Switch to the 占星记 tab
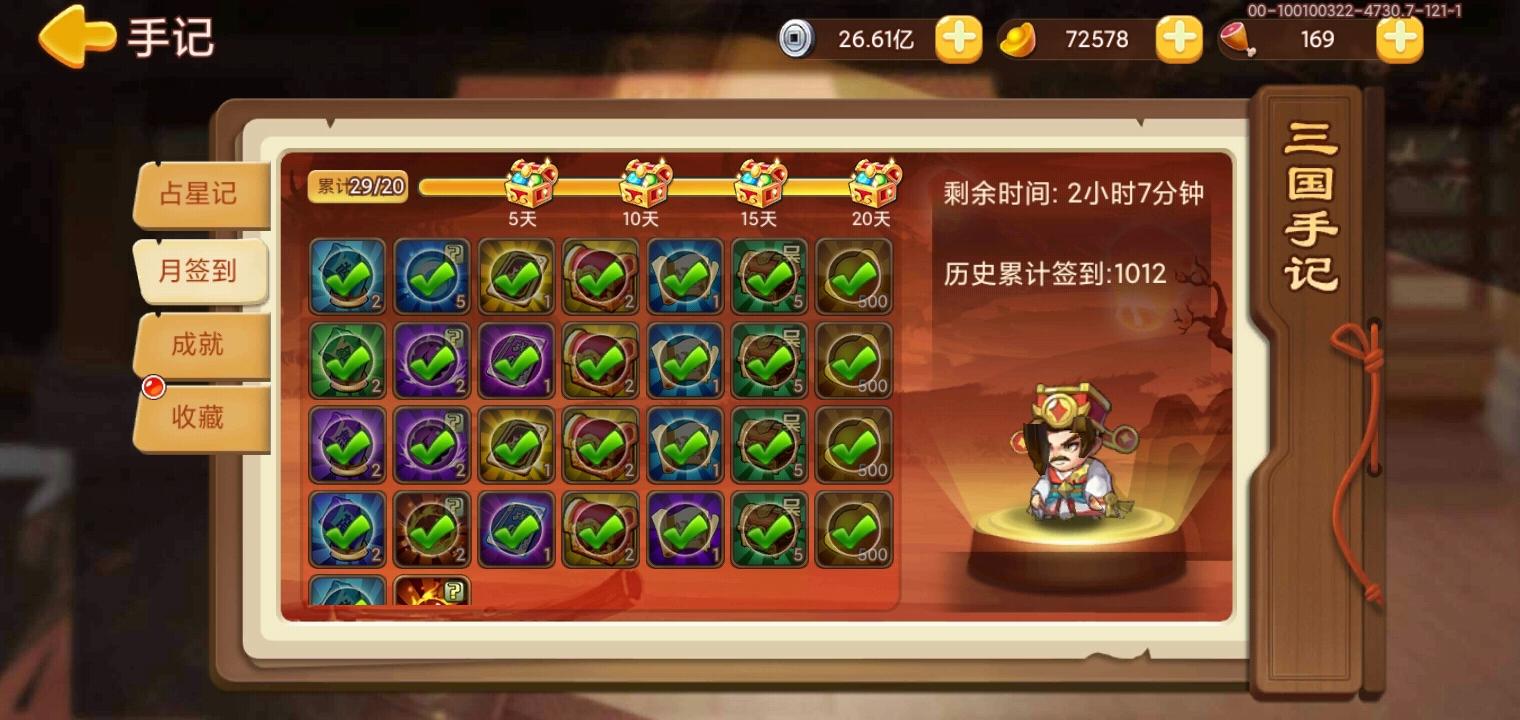 coord(199,196)
